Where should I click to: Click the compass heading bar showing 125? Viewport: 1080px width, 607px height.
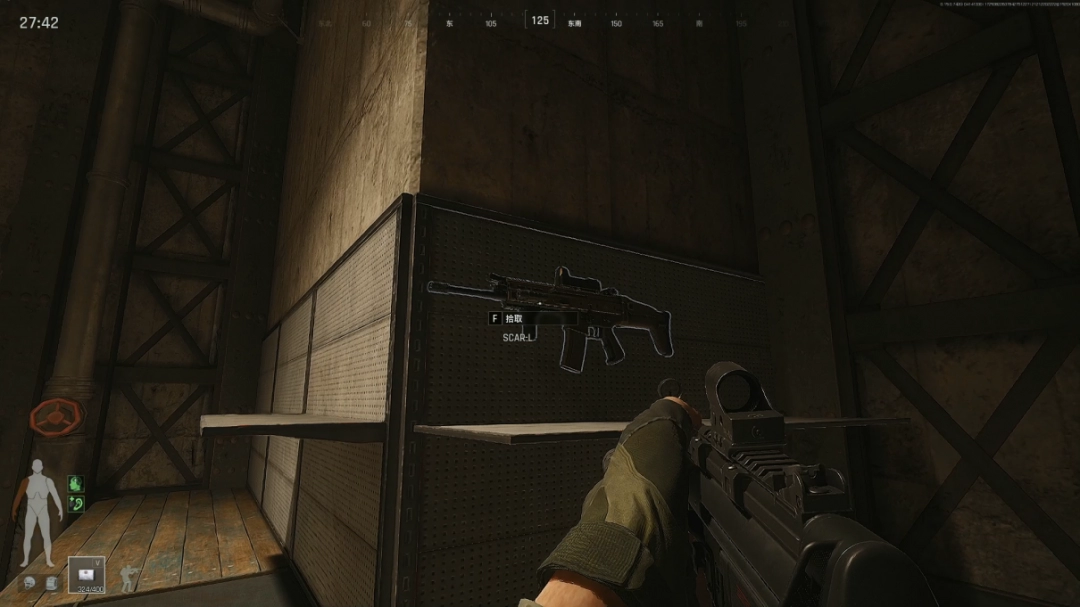(x=540, y=21)
